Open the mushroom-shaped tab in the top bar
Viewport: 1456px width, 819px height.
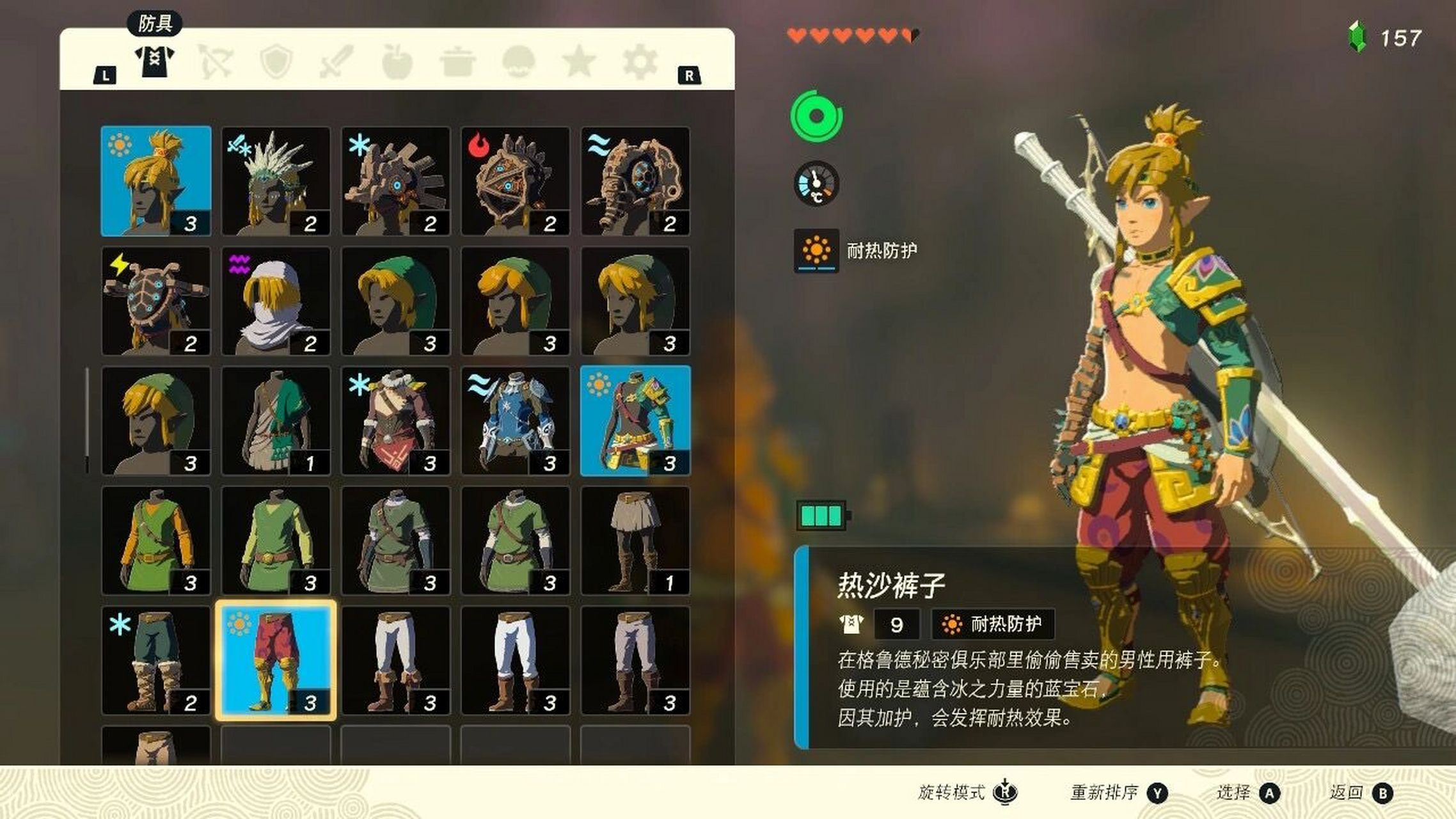[518, 62]
